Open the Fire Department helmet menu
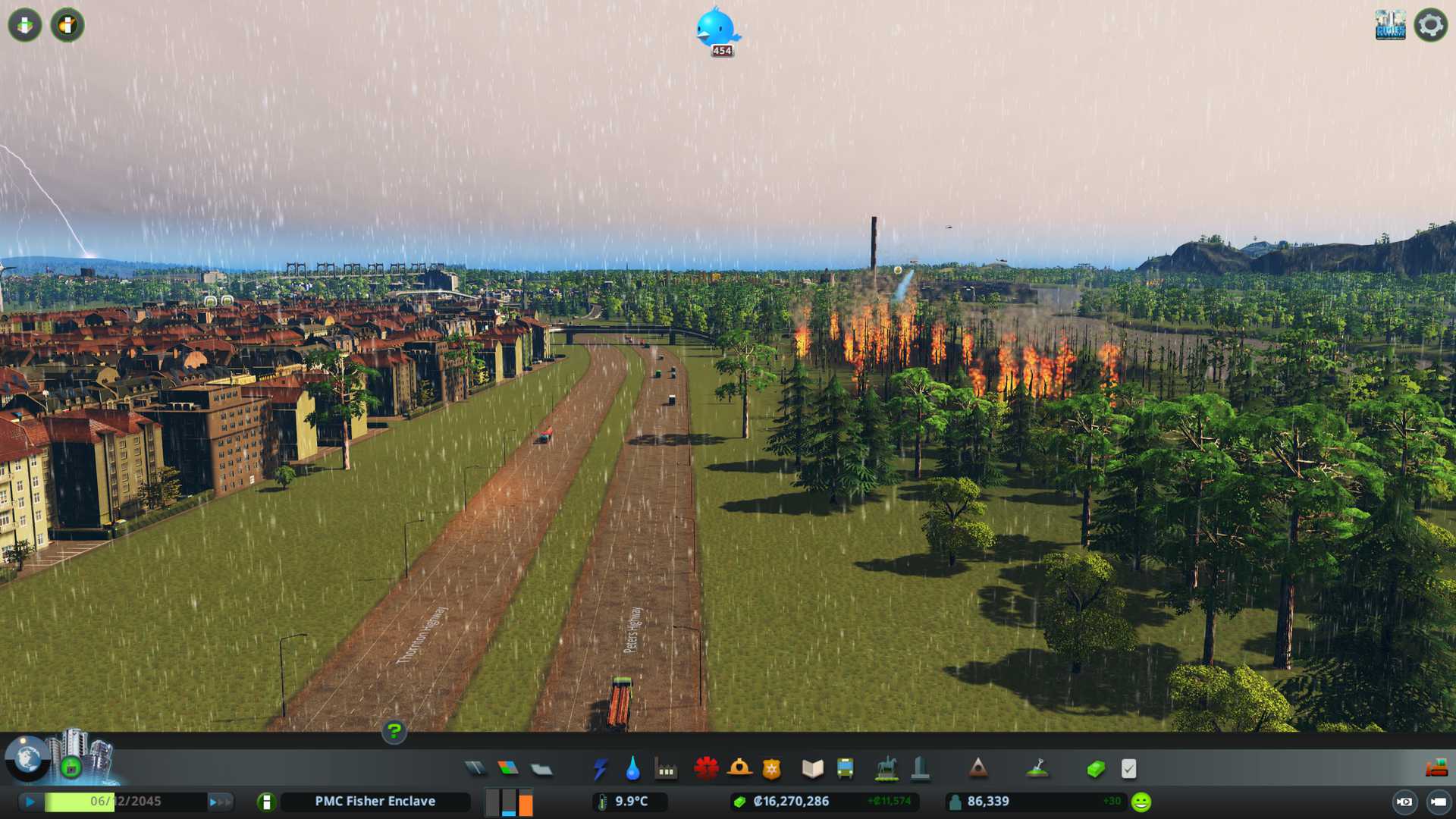The height and width of the screenshot is (819, 1456). [739, 769]
